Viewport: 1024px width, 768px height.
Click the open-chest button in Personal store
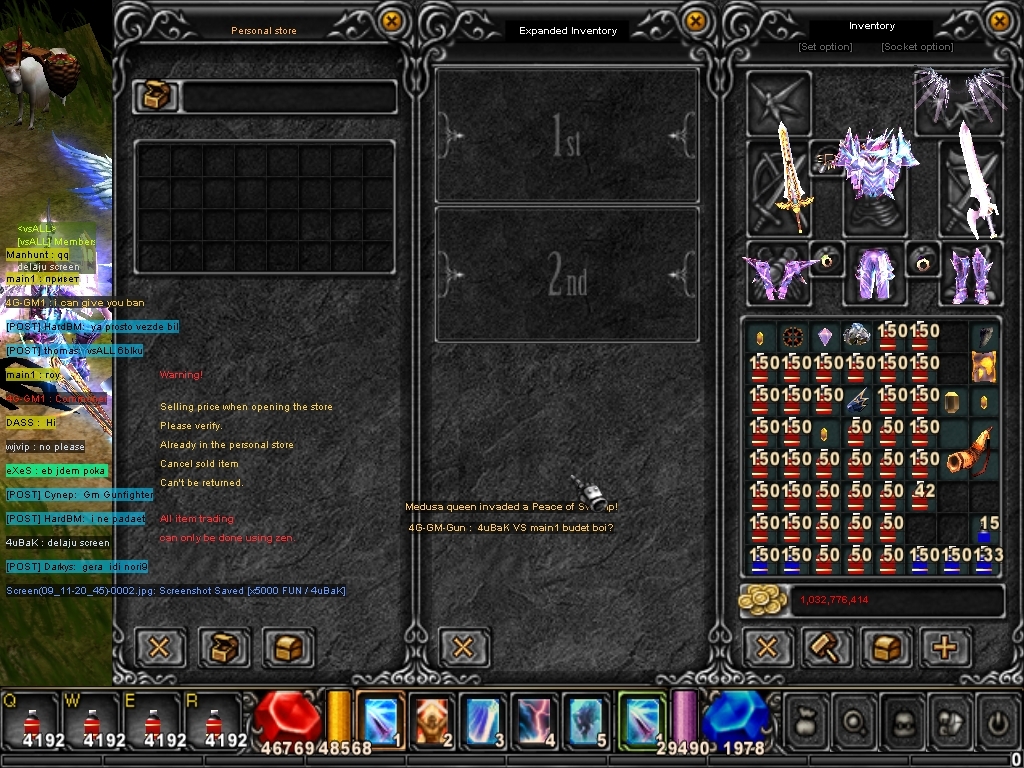(x=224, y=647)
